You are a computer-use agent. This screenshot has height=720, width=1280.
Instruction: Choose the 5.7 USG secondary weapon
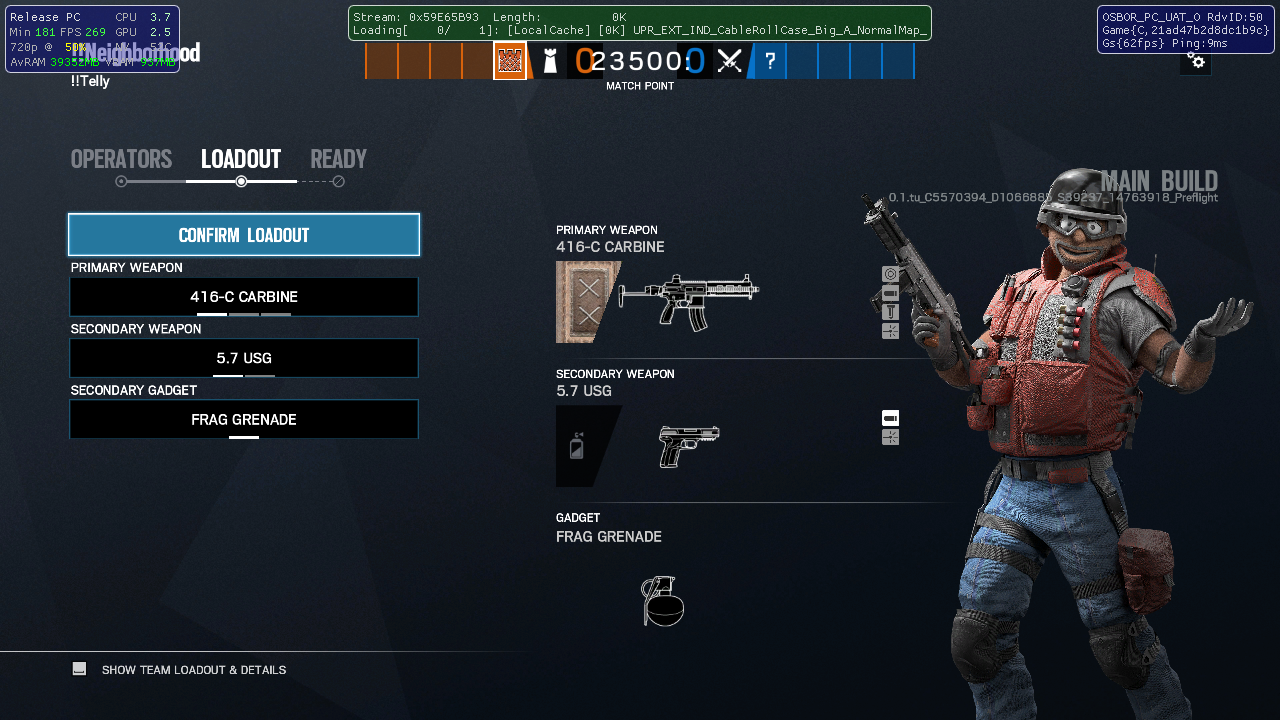[x=244, y=358]
